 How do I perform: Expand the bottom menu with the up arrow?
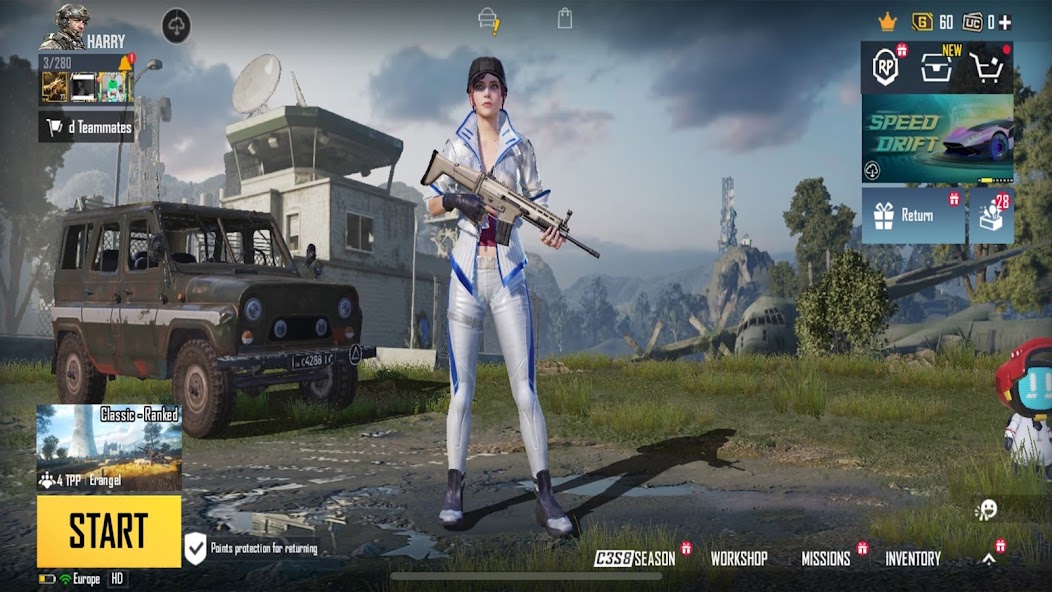pos(989,559)
